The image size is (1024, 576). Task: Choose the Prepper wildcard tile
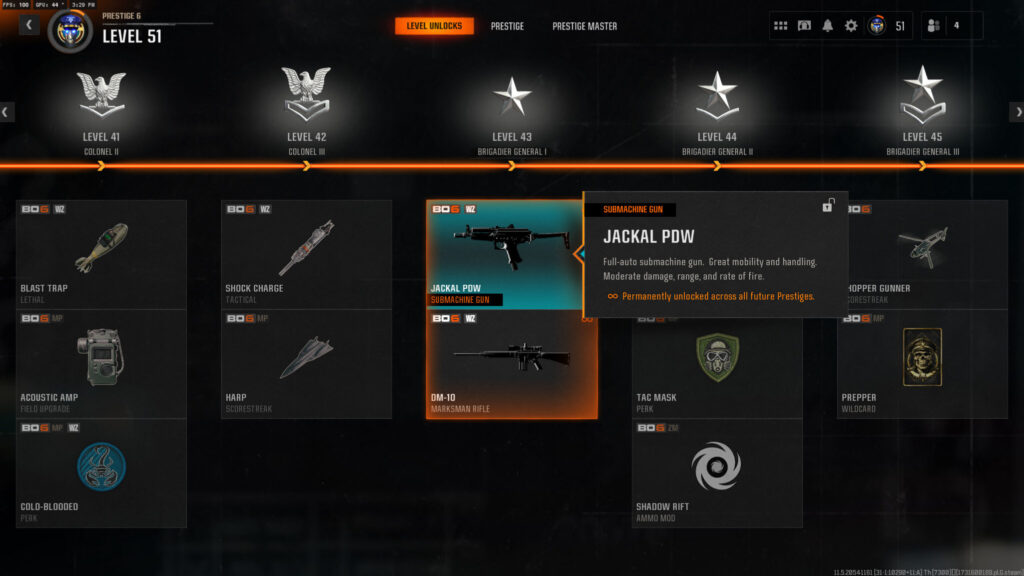point(922,363)
